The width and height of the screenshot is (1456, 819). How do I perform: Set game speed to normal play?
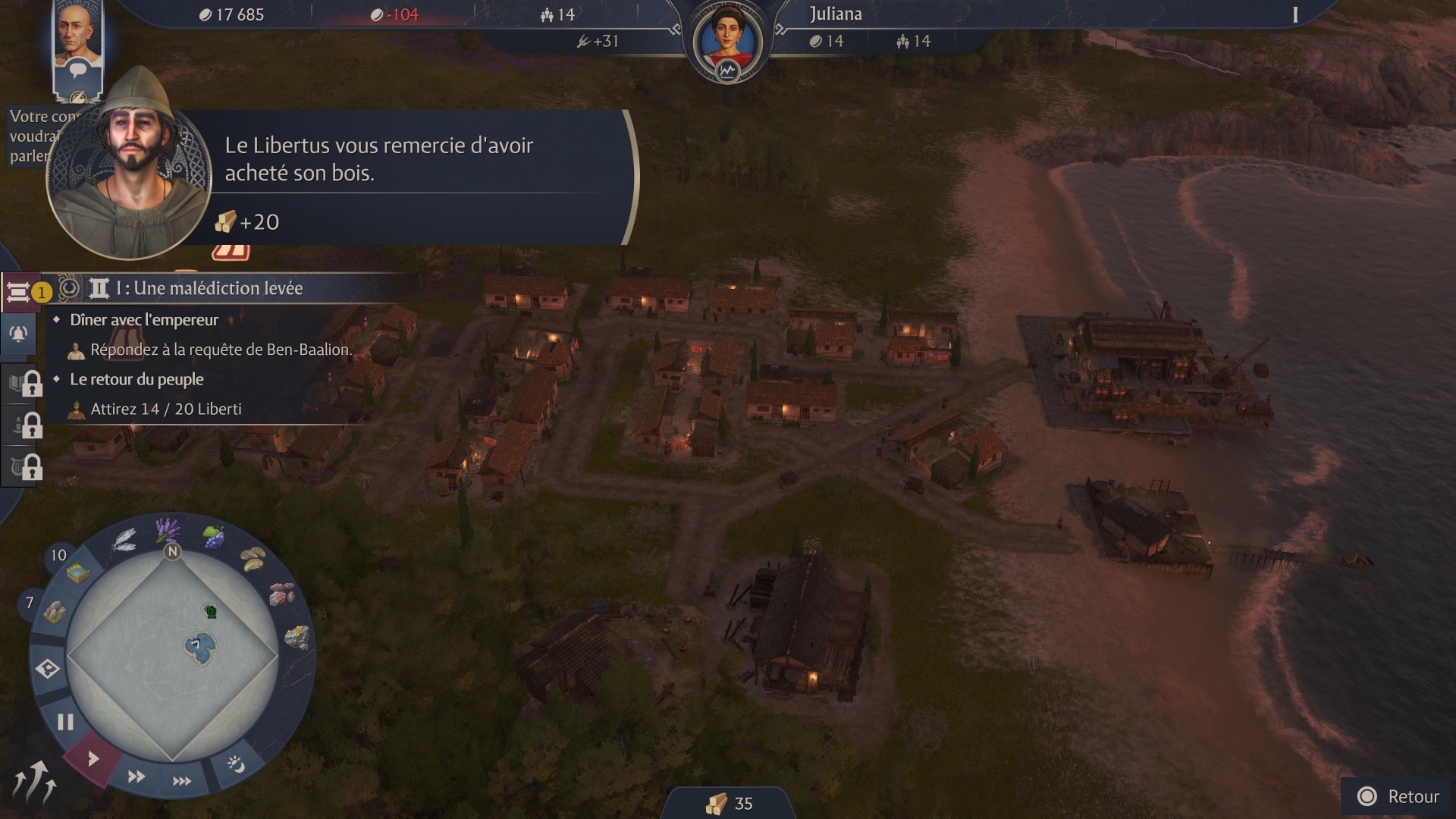pos(93,758)
